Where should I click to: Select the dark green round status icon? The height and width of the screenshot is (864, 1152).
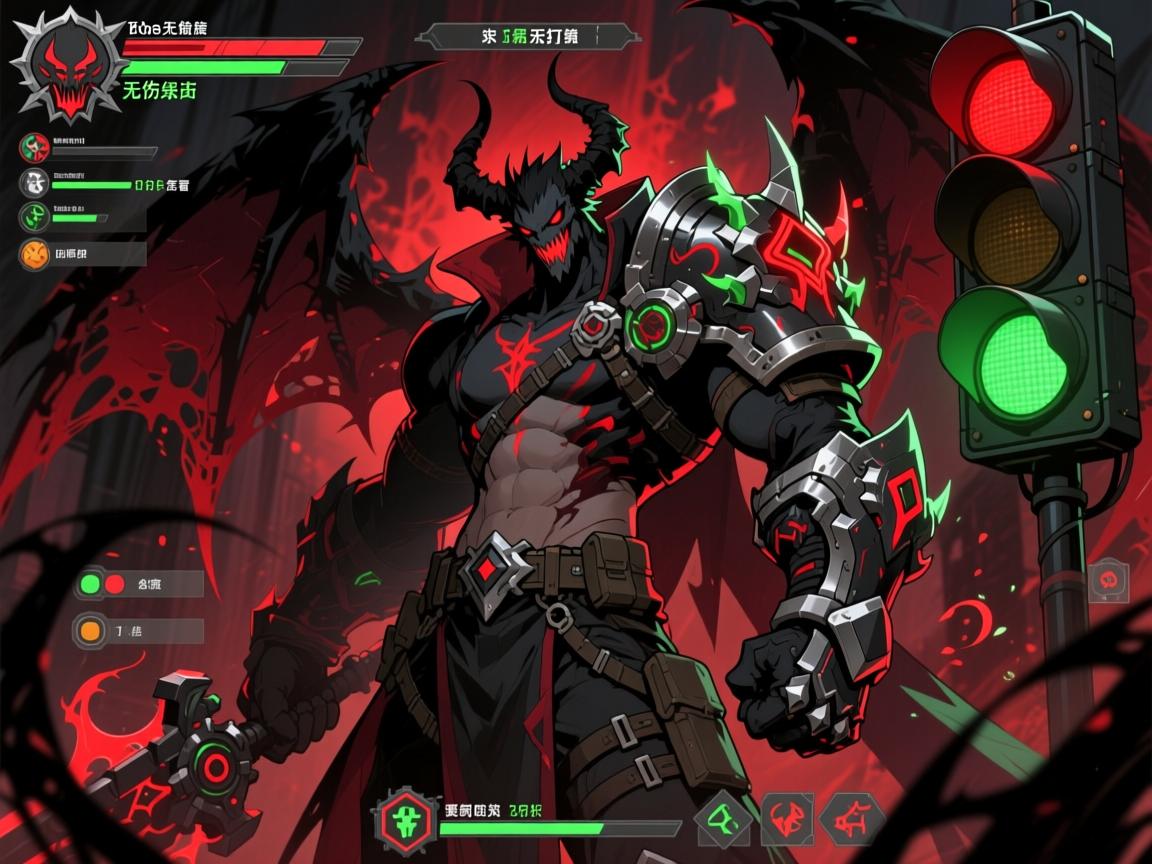34,216
